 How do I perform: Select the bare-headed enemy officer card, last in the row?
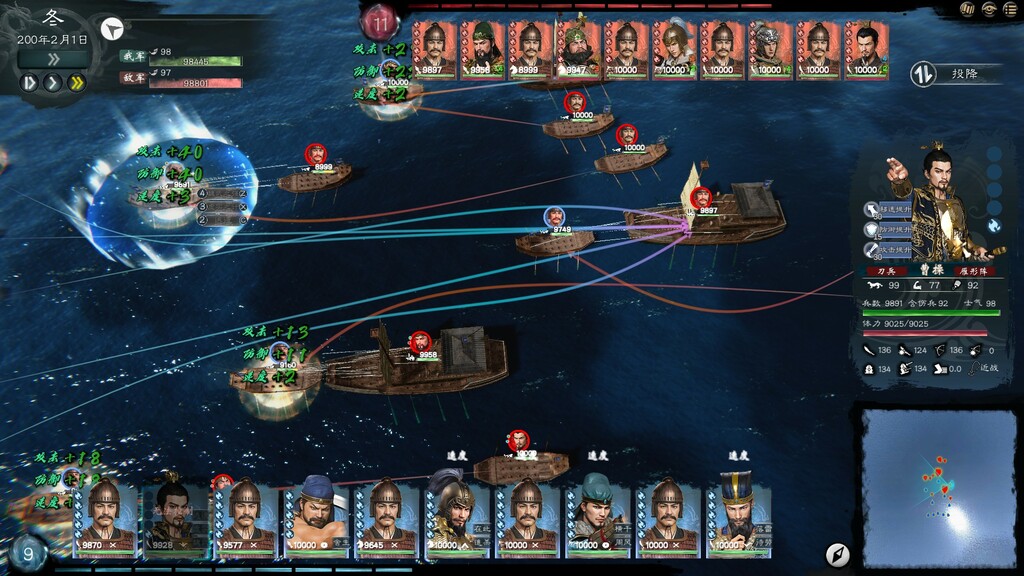866,50
